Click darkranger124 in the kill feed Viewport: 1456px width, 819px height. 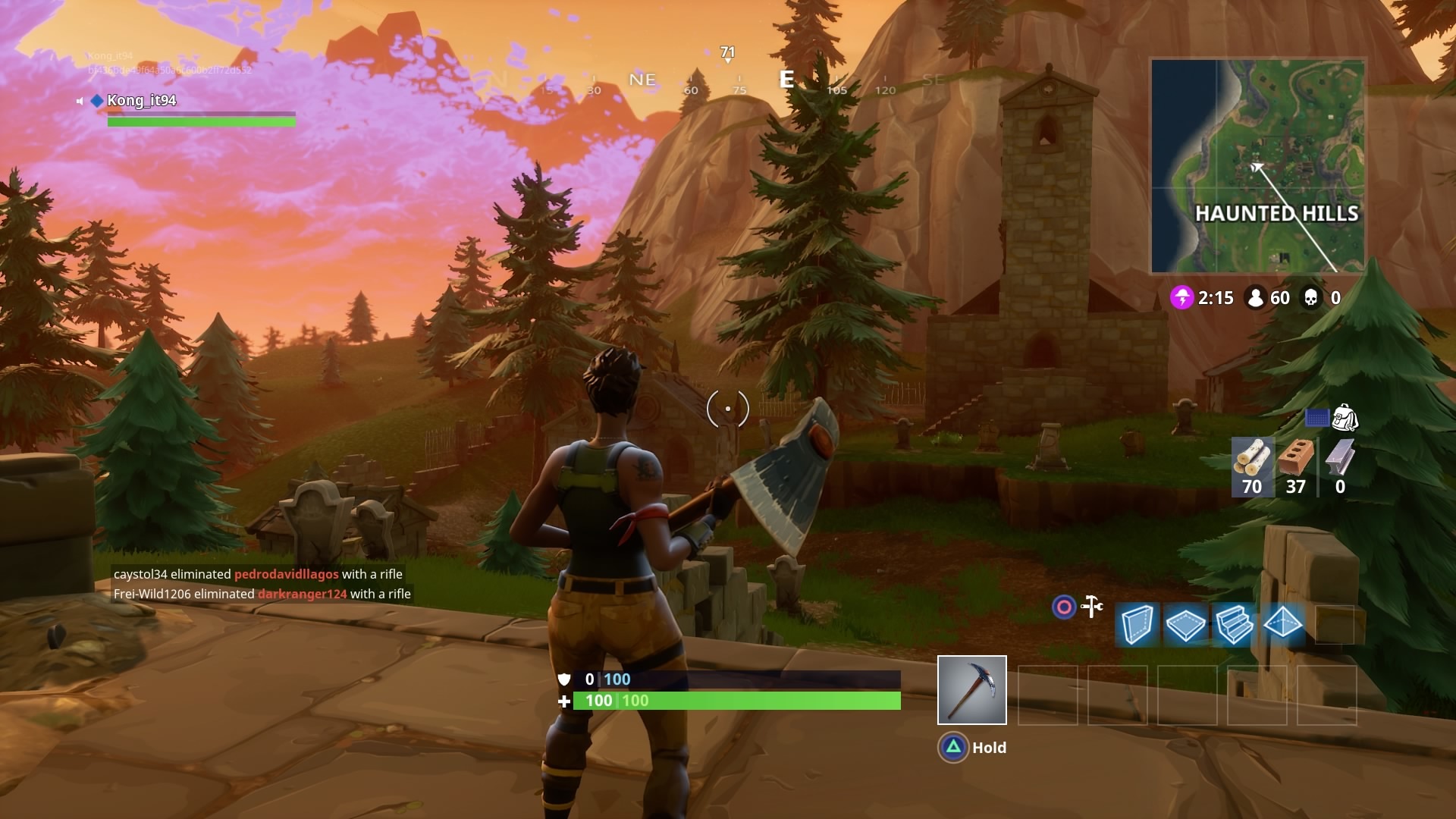302,595
